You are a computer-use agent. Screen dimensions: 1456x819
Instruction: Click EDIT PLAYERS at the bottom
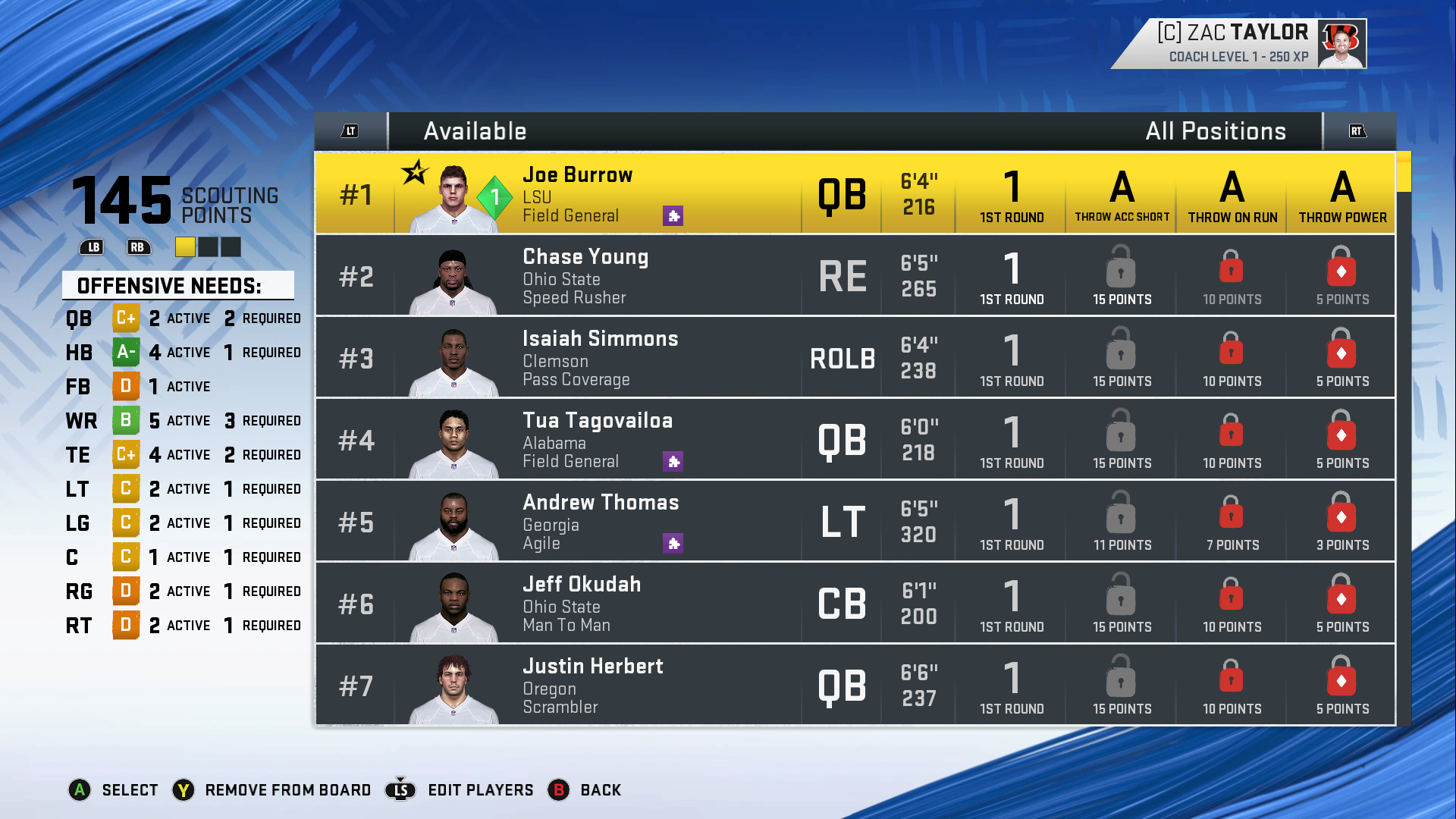click(x=480, y=789)
